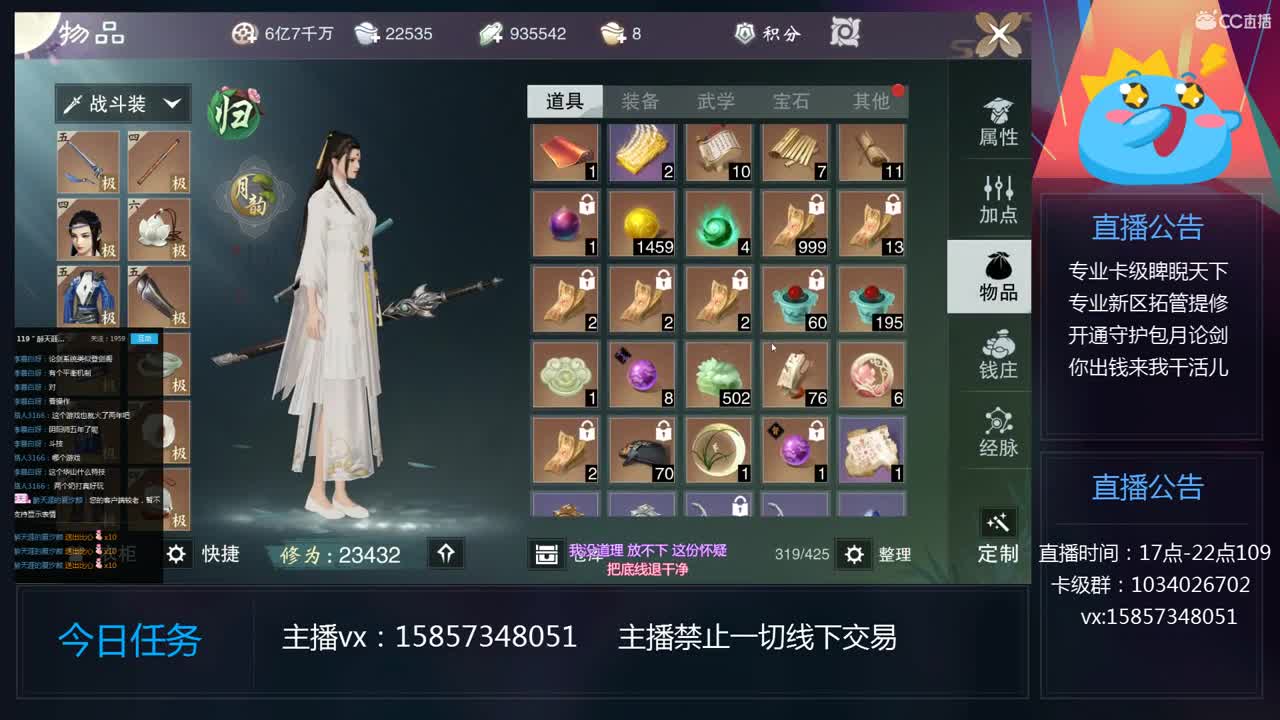1280x720 pixels.
Task: Expand the 战斗装 equipment set dropdown
Action: 122,104
